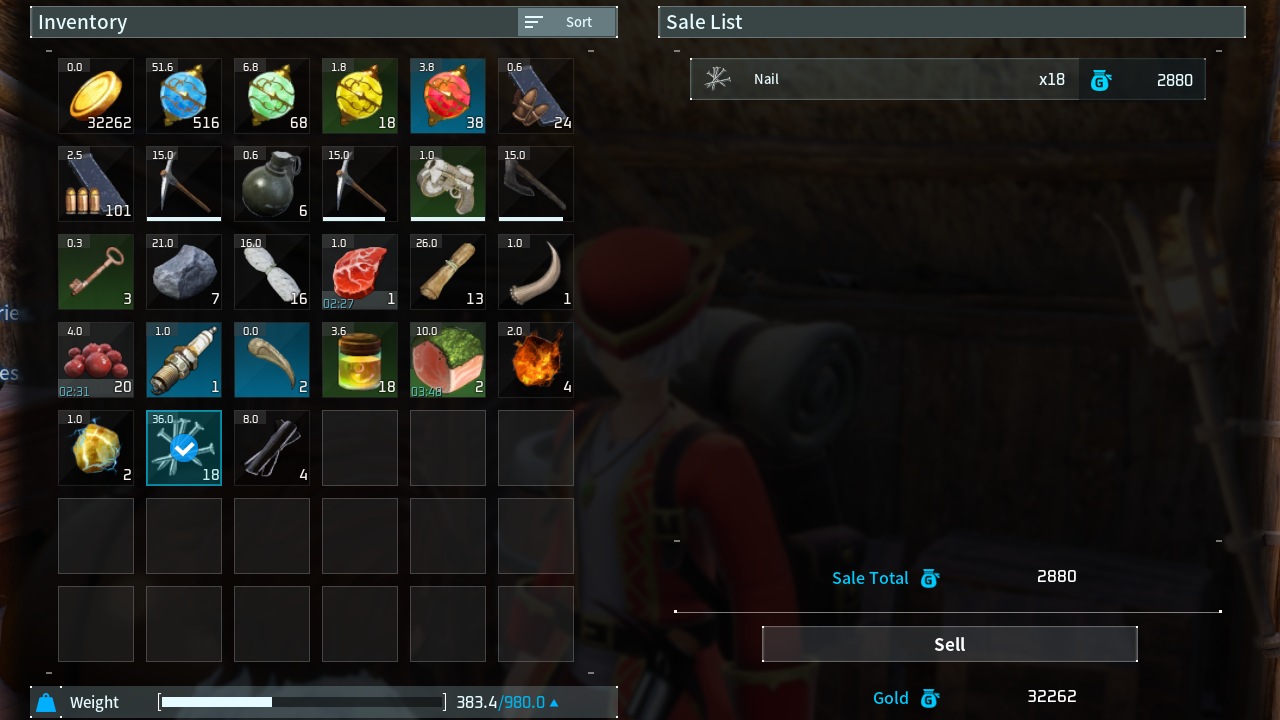This screenshot has width=1280, height=720.
Task: Toggle the highlighted Horn for sale
Action: click(272, 360)
